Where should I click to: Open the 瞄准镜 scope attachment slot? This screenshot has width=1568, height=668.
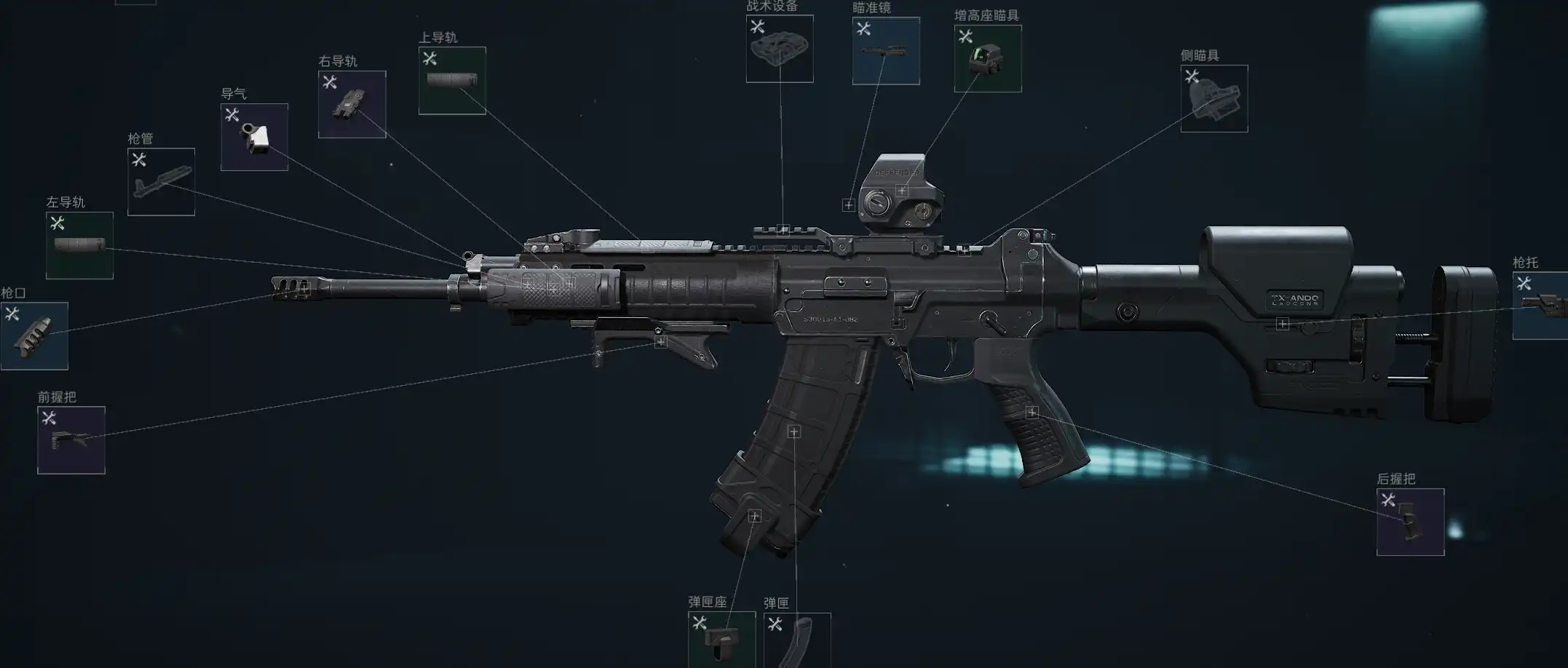[886, 51]
